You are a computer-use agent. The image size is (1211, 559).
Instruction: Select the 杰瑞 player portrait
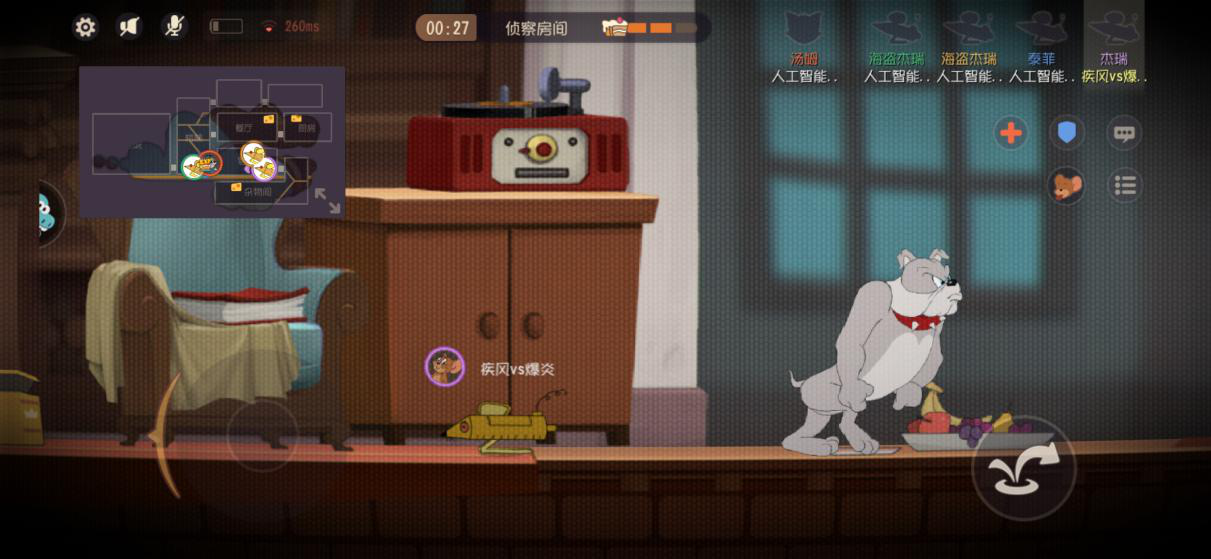click(1113, 30)
